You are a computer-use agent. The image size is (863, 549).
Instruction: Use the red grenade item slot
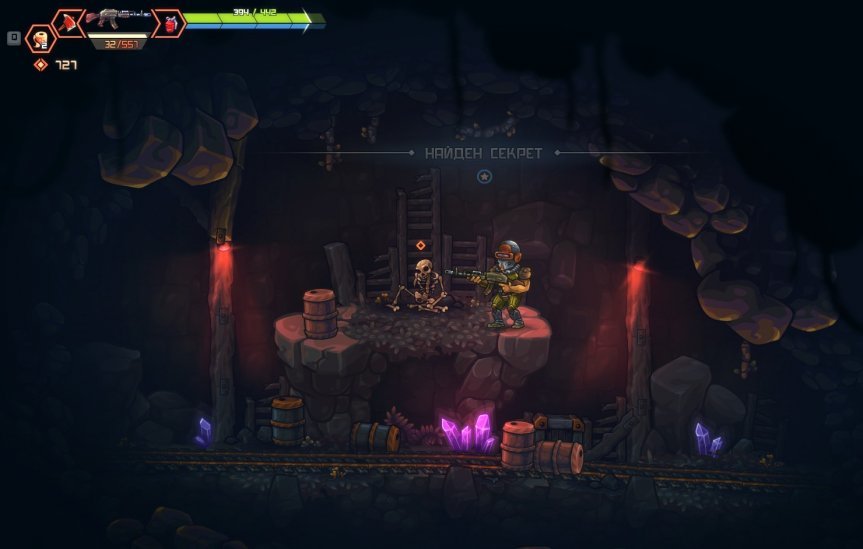point(170,23)
